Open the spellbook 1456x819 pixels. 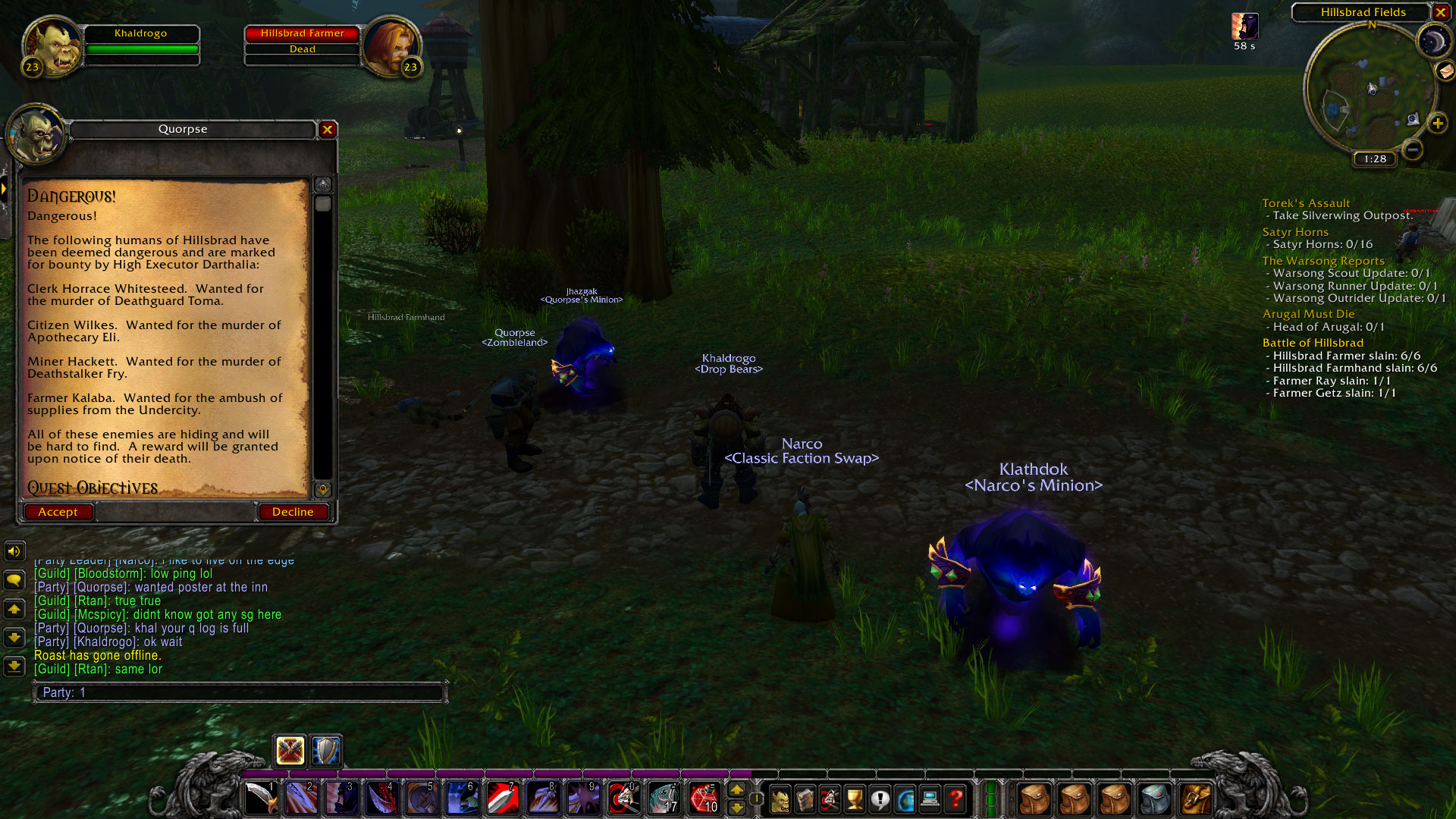[x=804, y=798]
